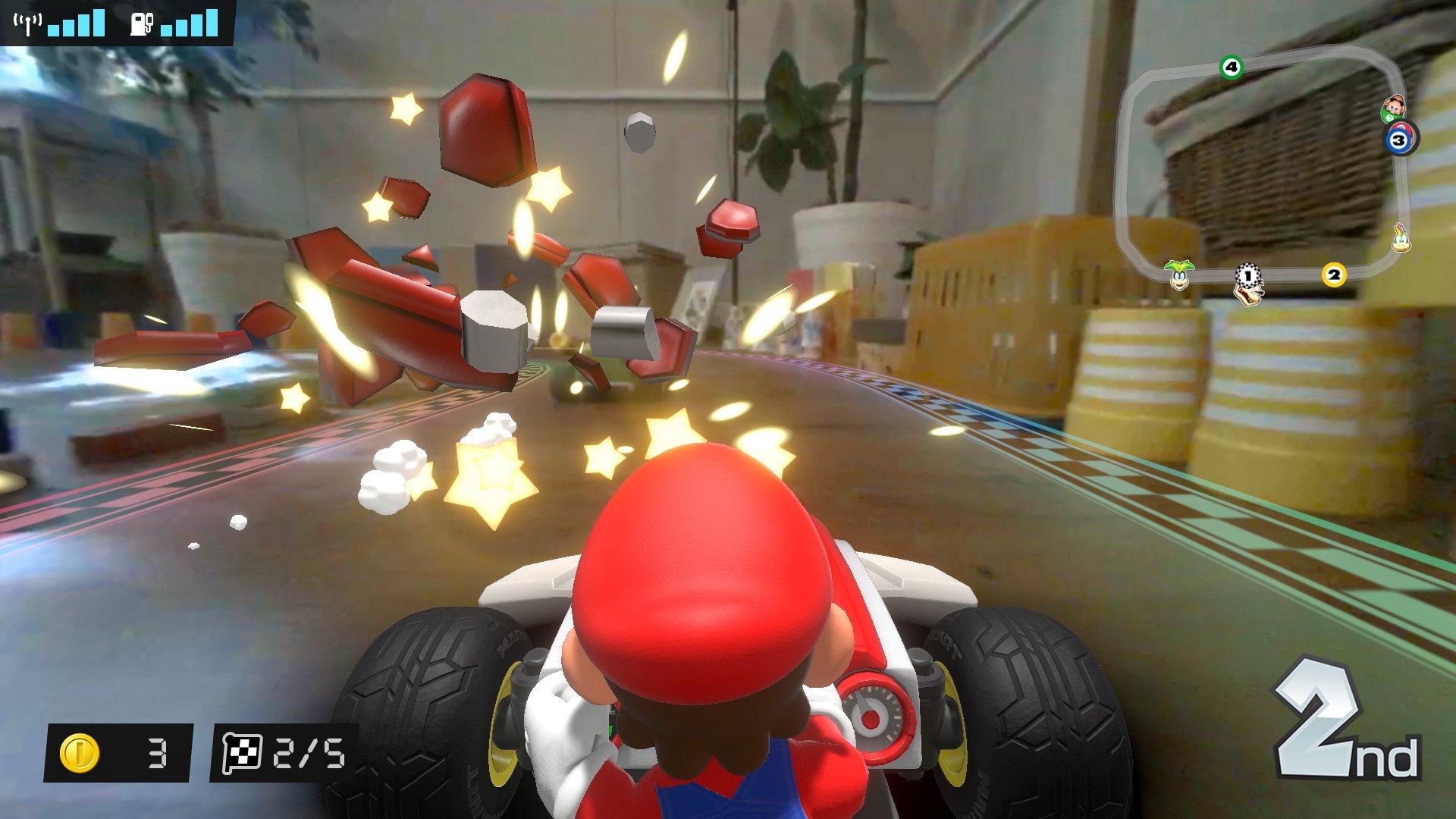Viewport: 1456px width, 819px height.
Task: Select Luigi's icon on the minimap
Action: (1394, 109)
